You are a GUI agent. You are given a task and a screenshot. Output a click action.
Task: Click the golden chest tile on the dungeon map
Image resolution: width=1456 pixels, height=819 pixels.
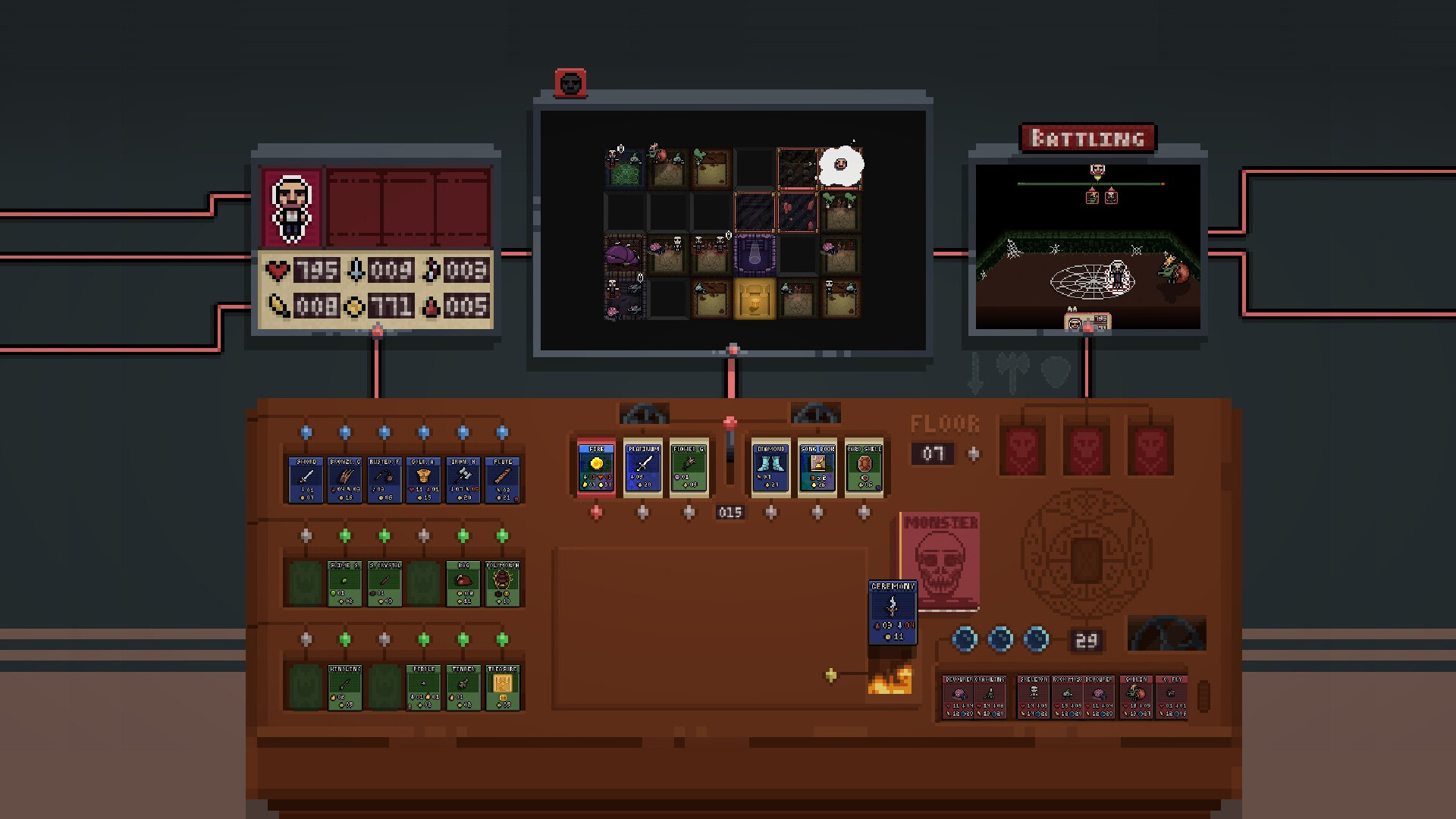[755, 298]
